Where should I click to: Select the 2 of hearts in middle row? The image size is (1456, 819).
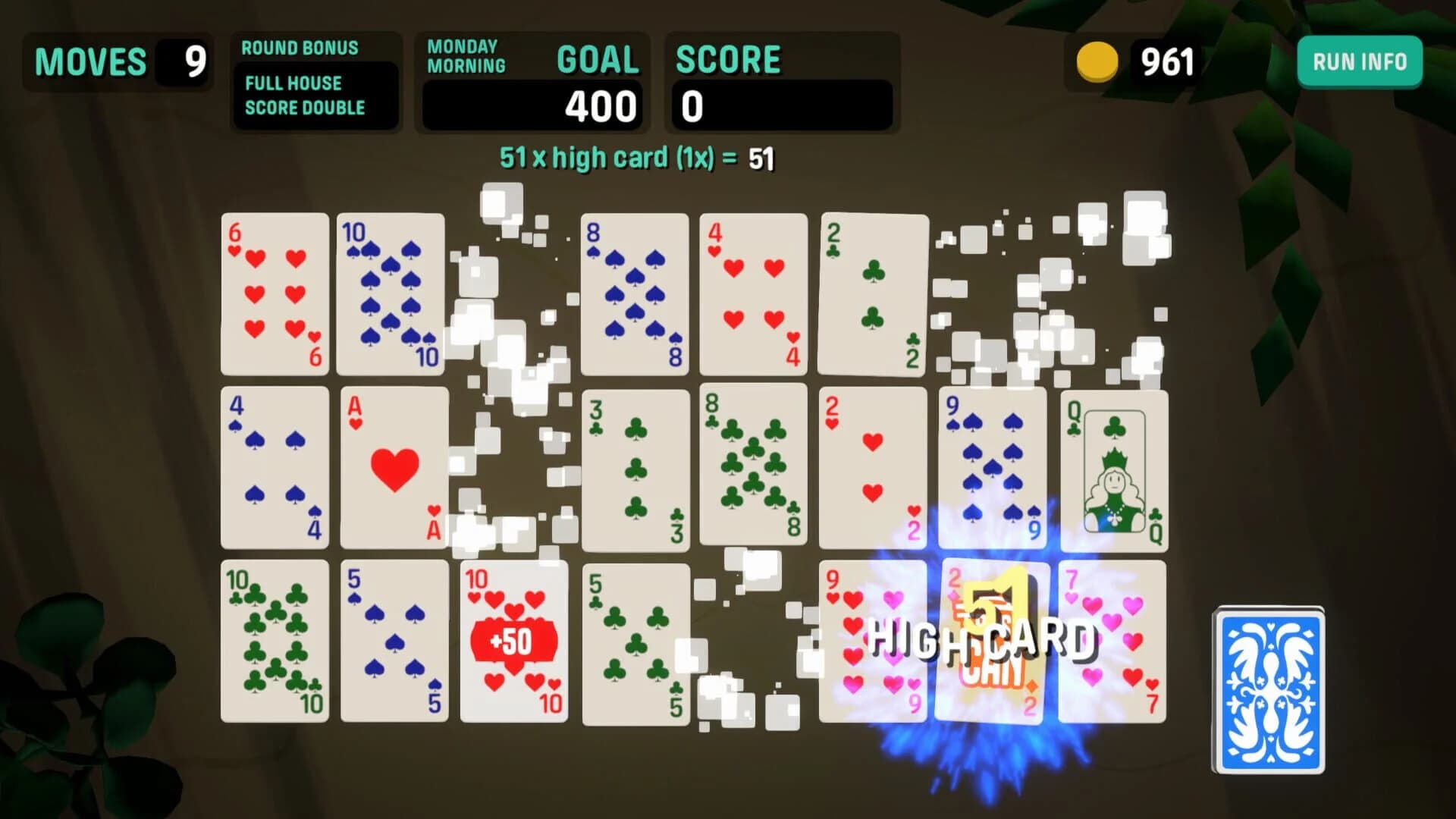871,466
